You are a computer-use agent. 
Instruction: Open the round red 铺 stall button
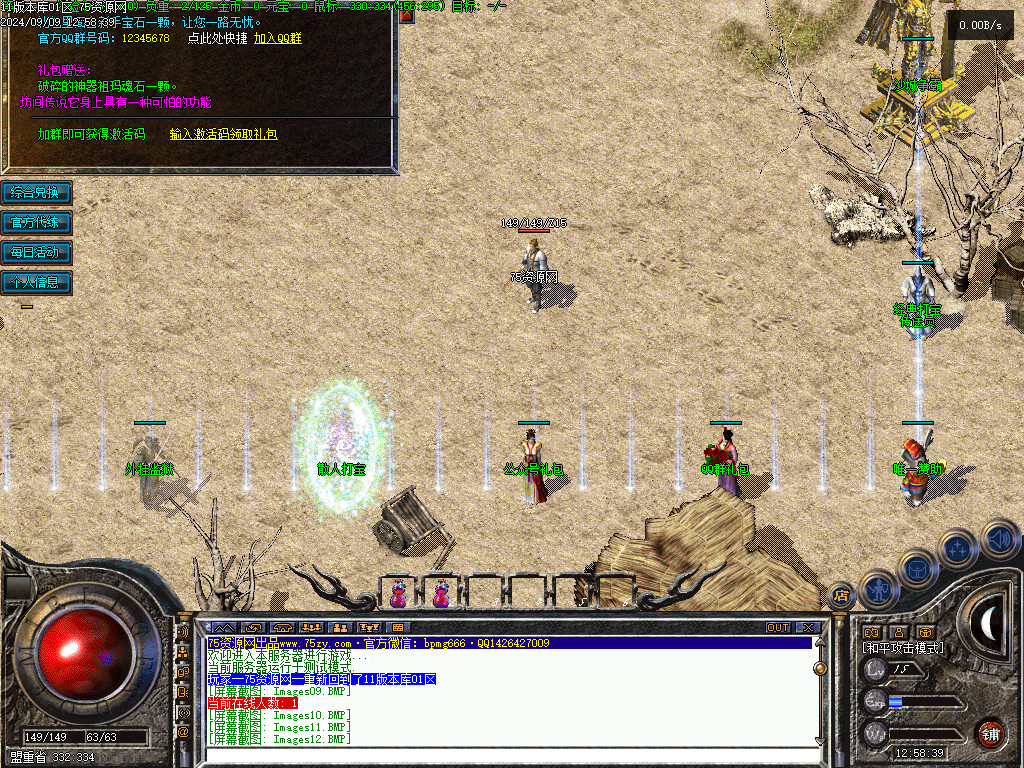[x=989, y=733]
